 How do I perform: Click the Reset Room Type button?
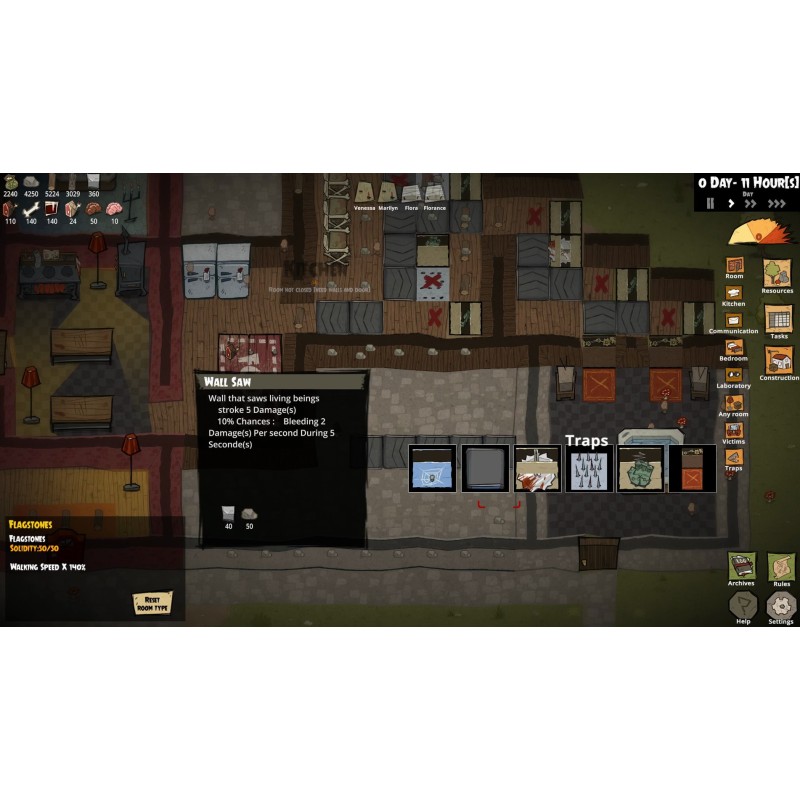point(152,603)
